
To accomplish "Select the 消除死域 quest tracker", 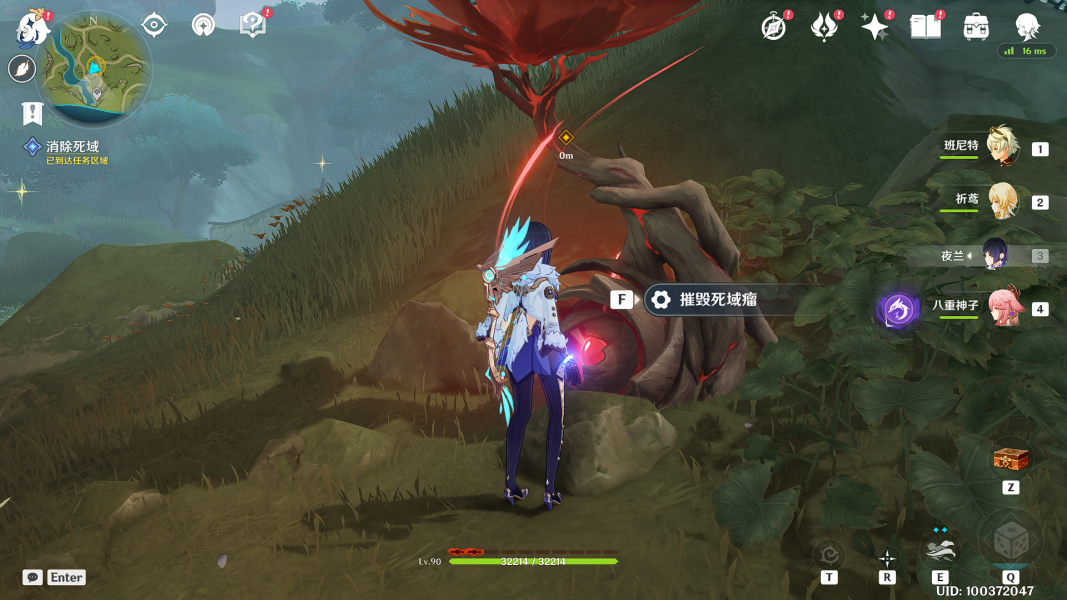I will pos(72,147).
